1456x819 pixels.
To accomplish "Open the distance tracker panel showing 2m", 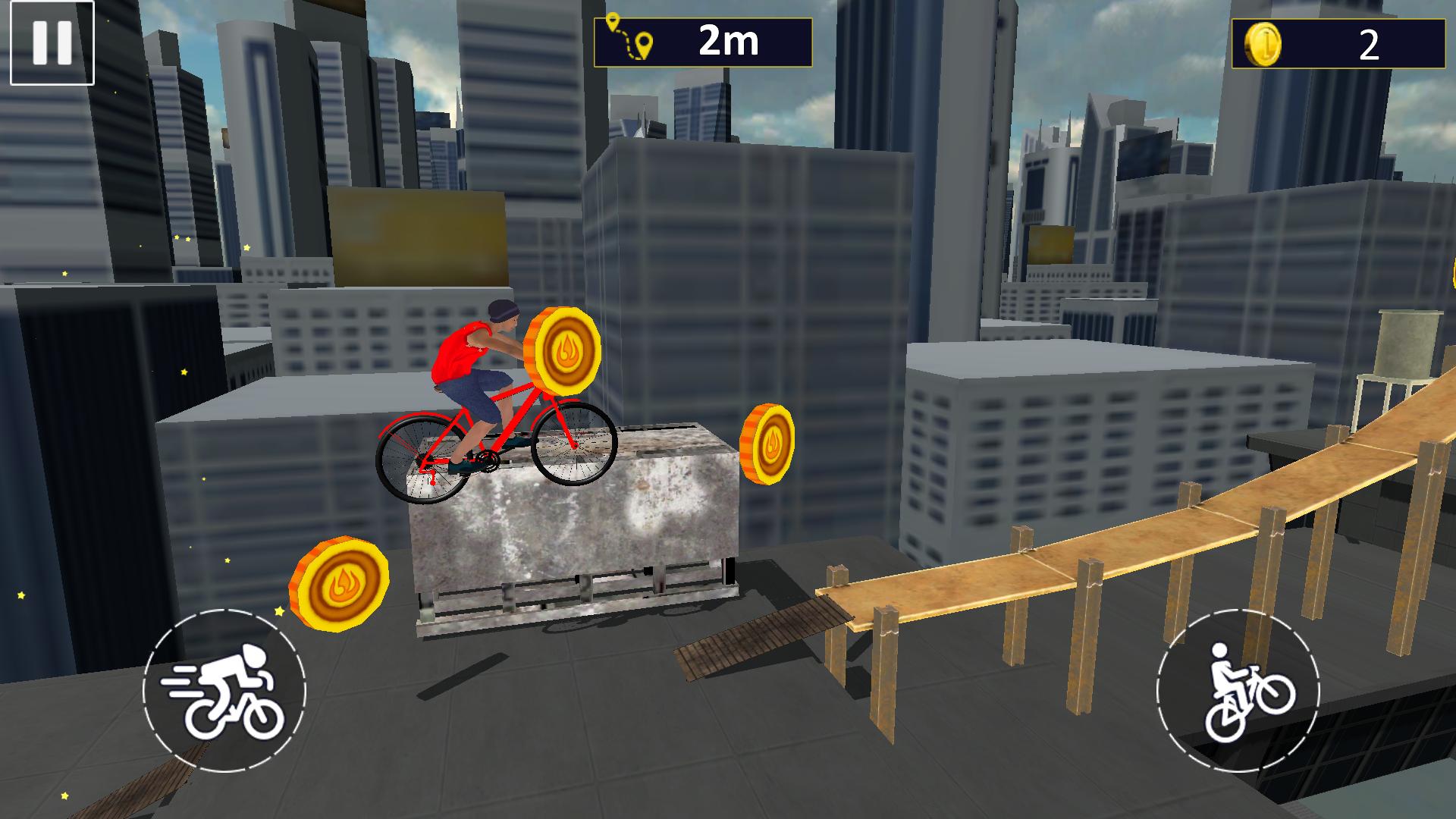I will [x=701, y=42].
